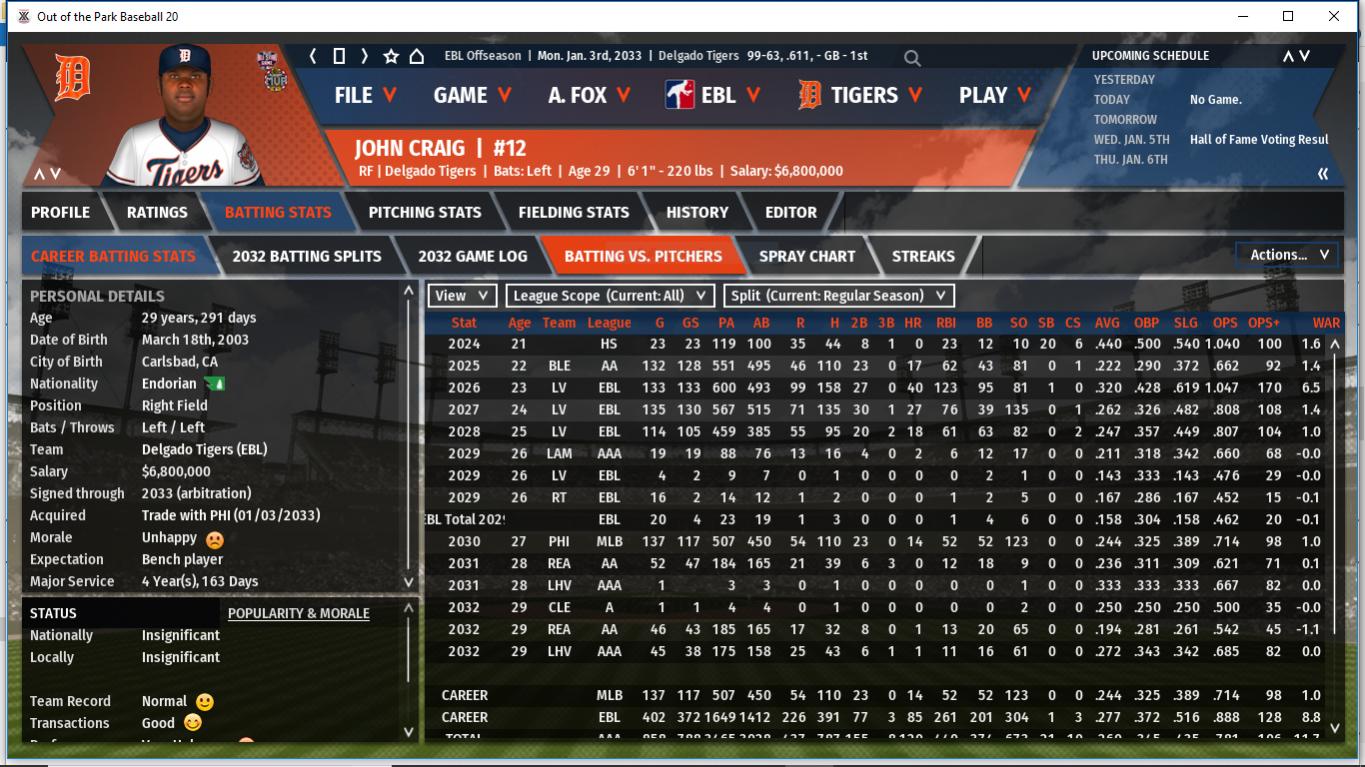The height and width of the screenshot is (767, 1365).
Task: Switch to the PROFILE tab
Action: pyautogui.click(x=60, y=212)
